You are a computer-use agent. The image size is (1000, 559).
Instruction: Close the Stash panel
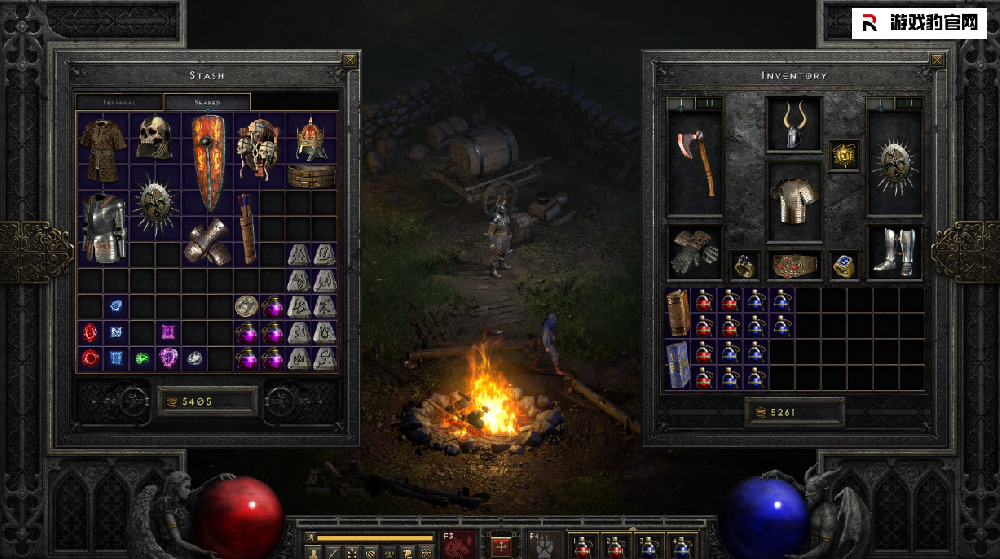348,60
